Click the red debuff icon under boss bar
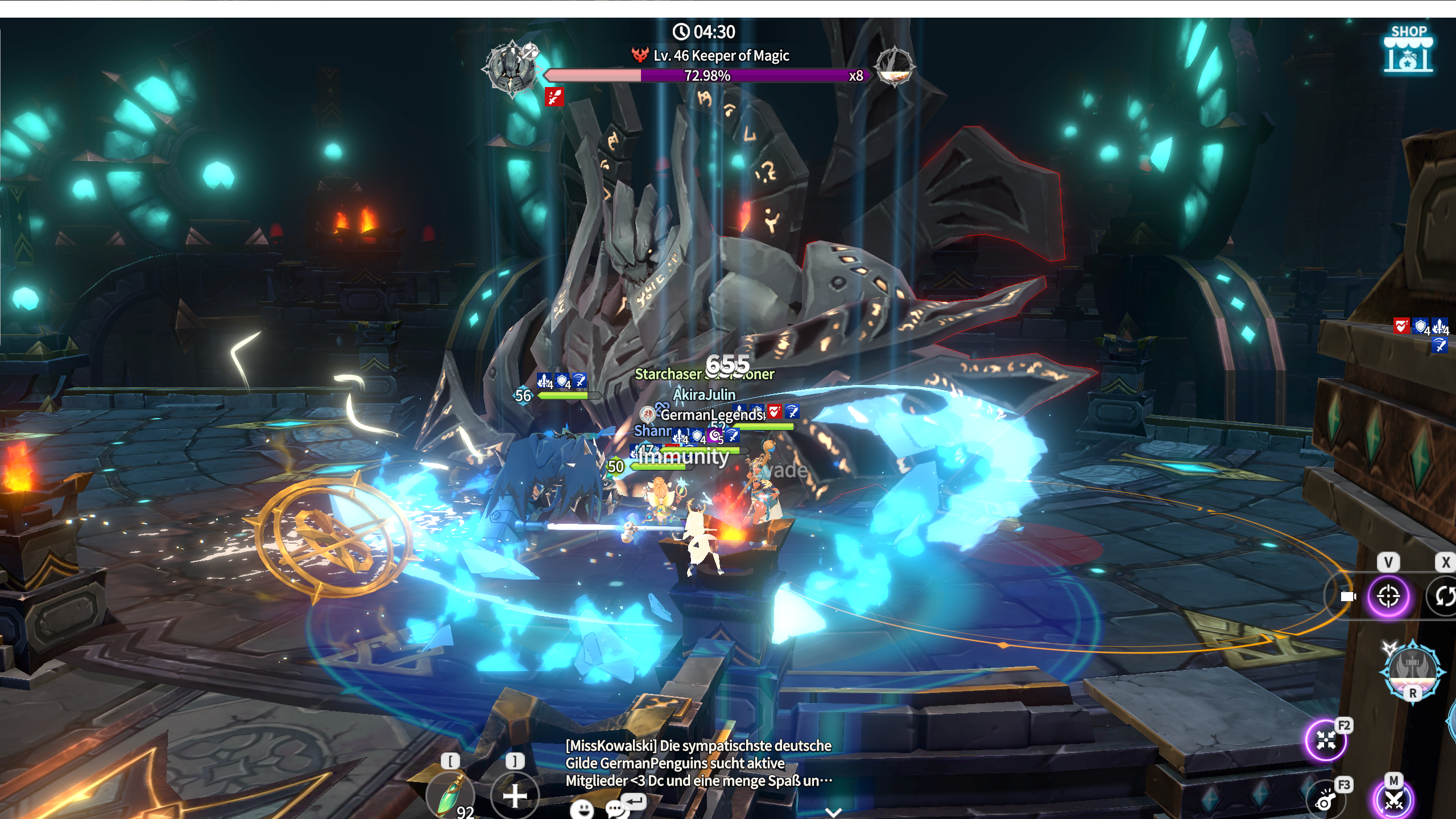The width and height of the screenshot is (1456, 819). [x=554, y=97]
